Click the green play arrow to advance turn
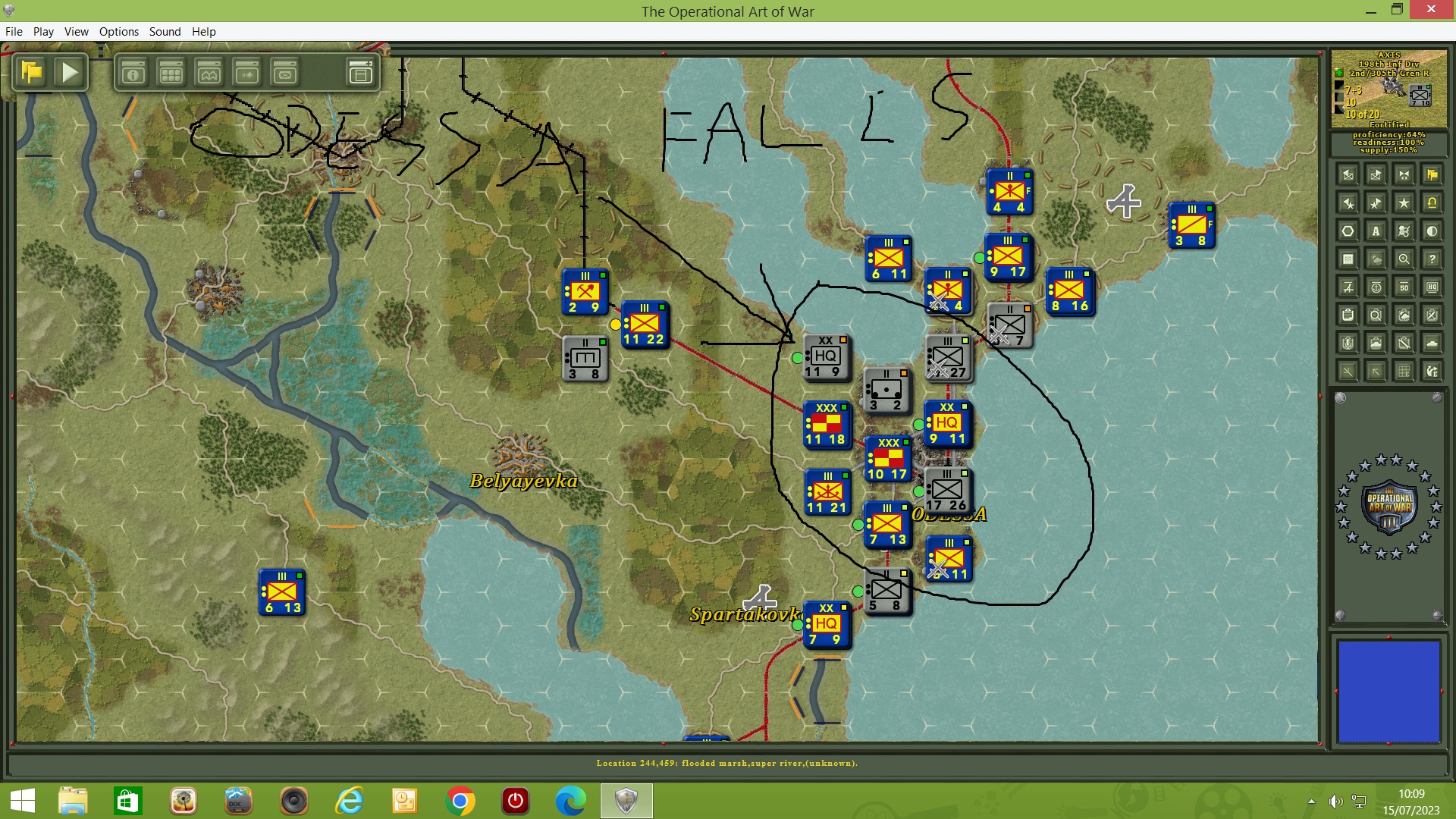Viewport: 1456px width, 819px height. (x=70, y=72)
